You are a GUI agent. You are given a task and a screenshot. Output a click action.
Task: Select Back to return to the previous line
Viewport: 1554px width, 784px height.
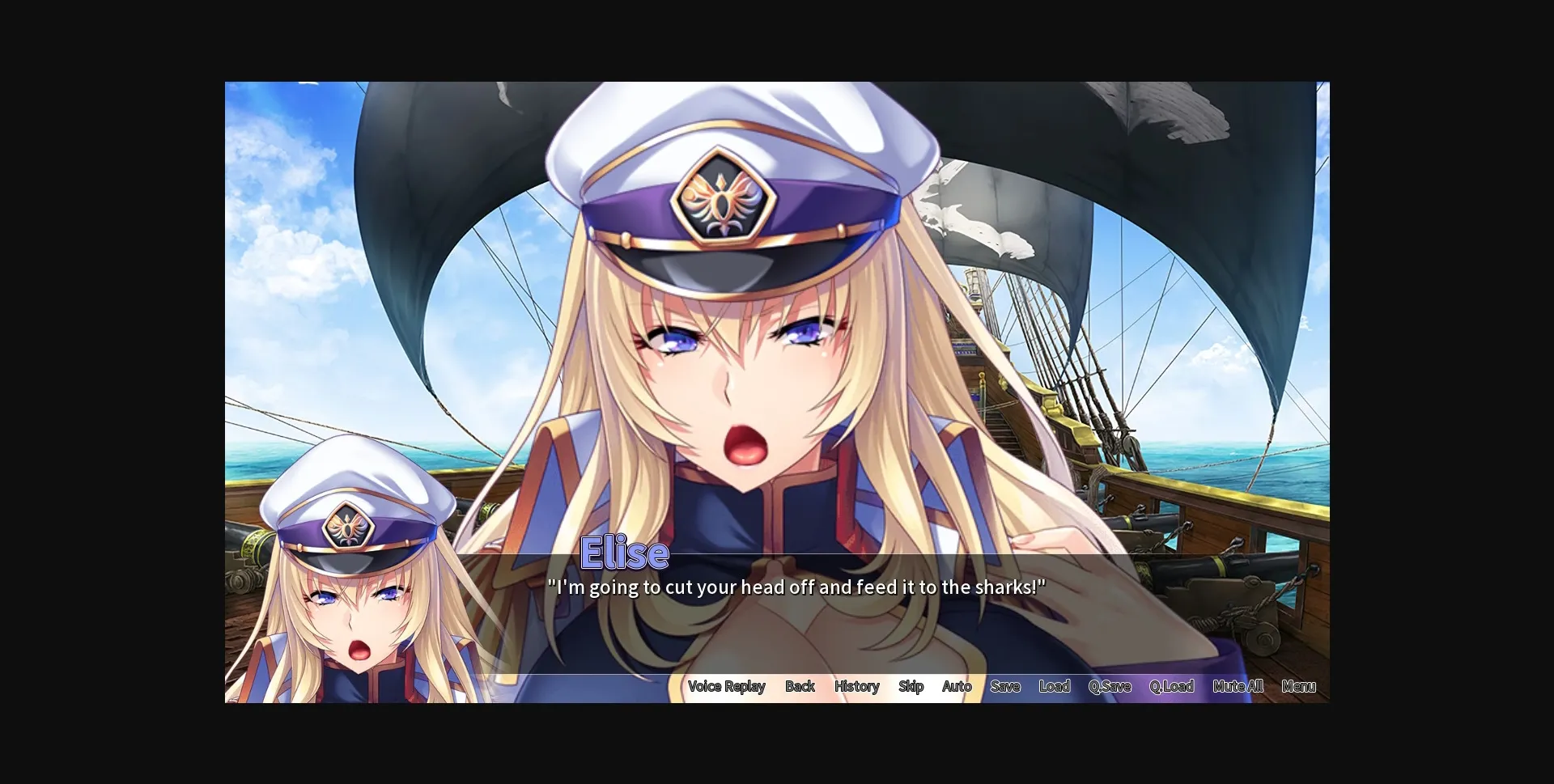[x=800, y=686]
